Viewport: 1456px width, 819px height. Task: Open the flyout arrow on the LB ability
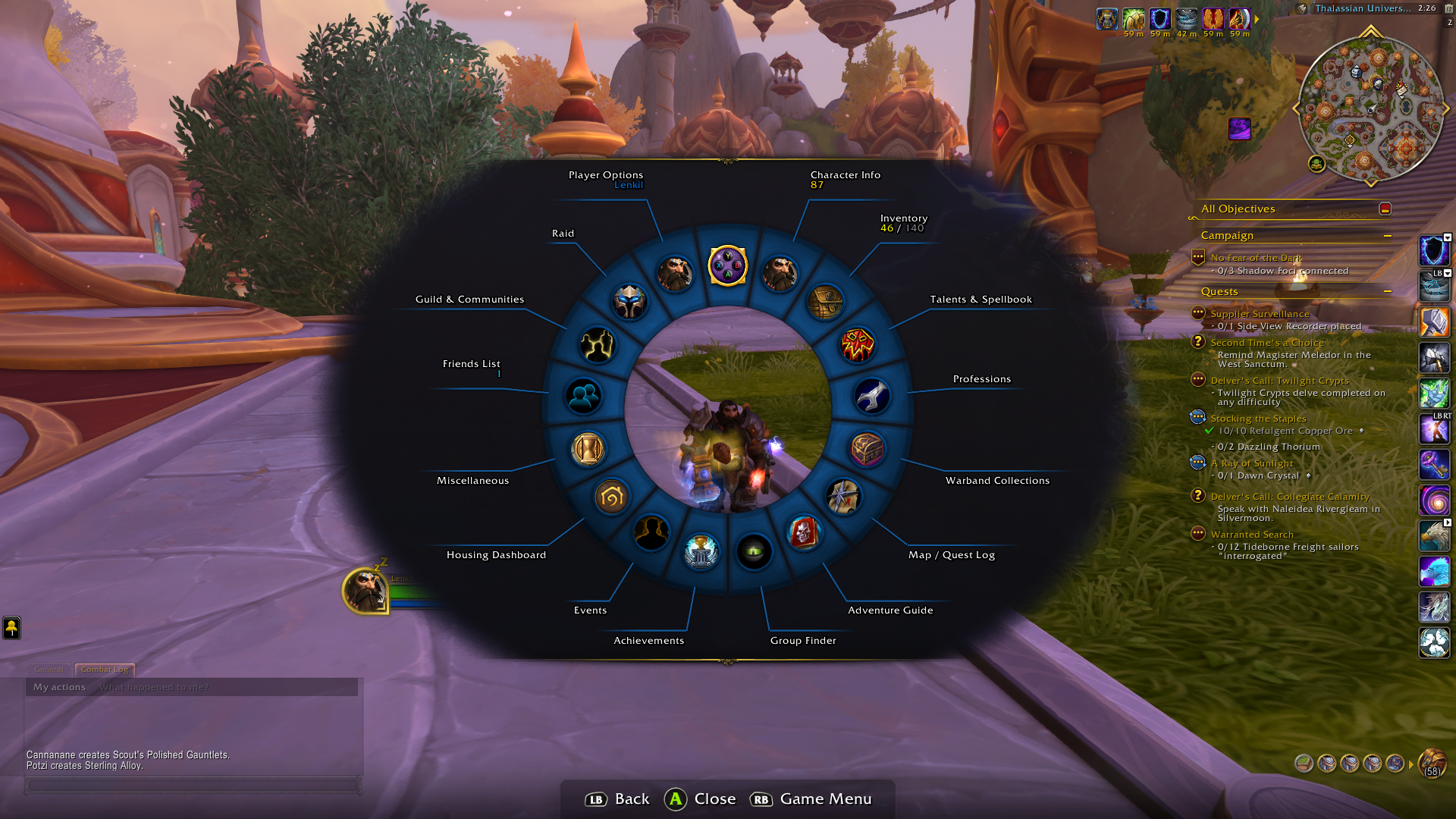pos(1448,273)
